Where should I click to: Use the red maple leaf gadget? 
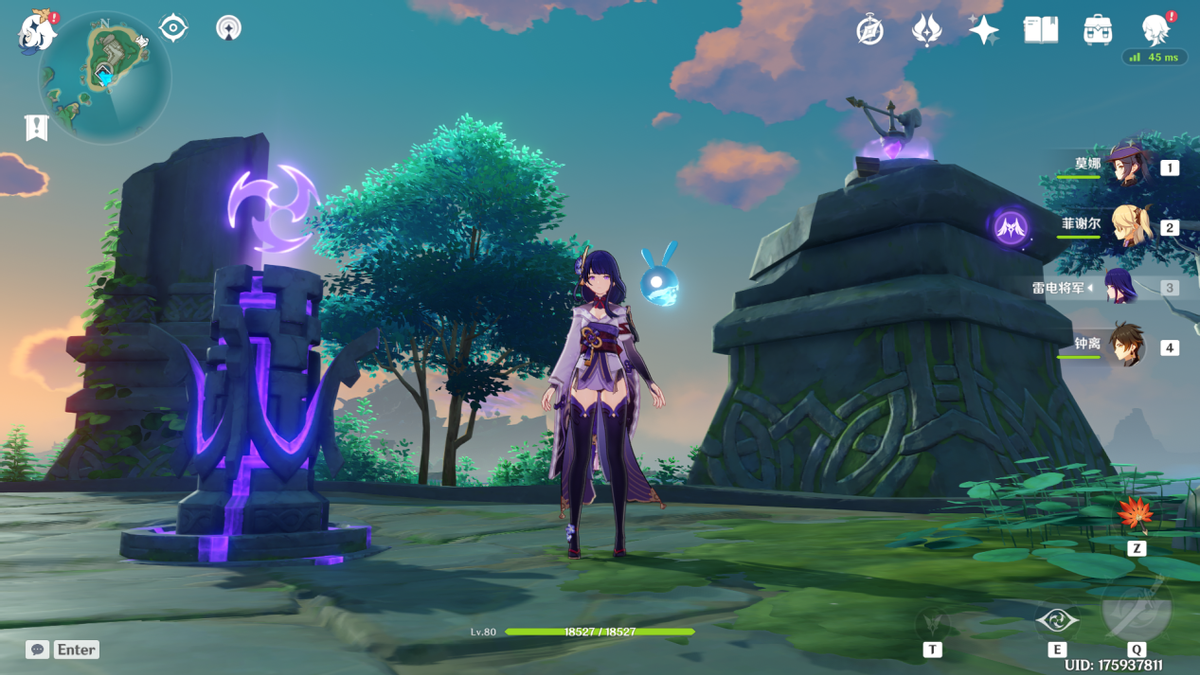[1135, 515]
